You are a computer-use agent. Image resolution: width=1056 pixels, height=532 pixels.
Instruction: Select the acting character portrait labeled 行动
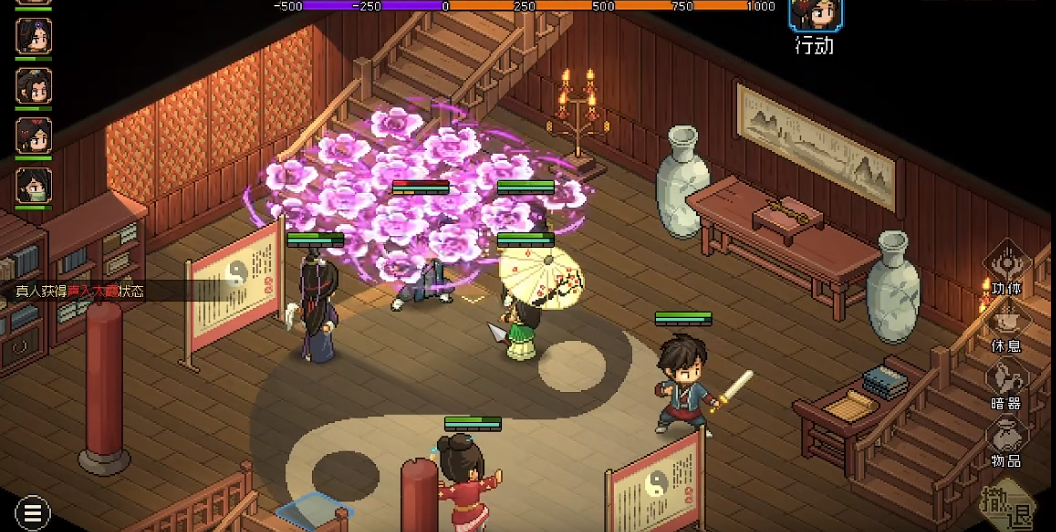(815, 16)
